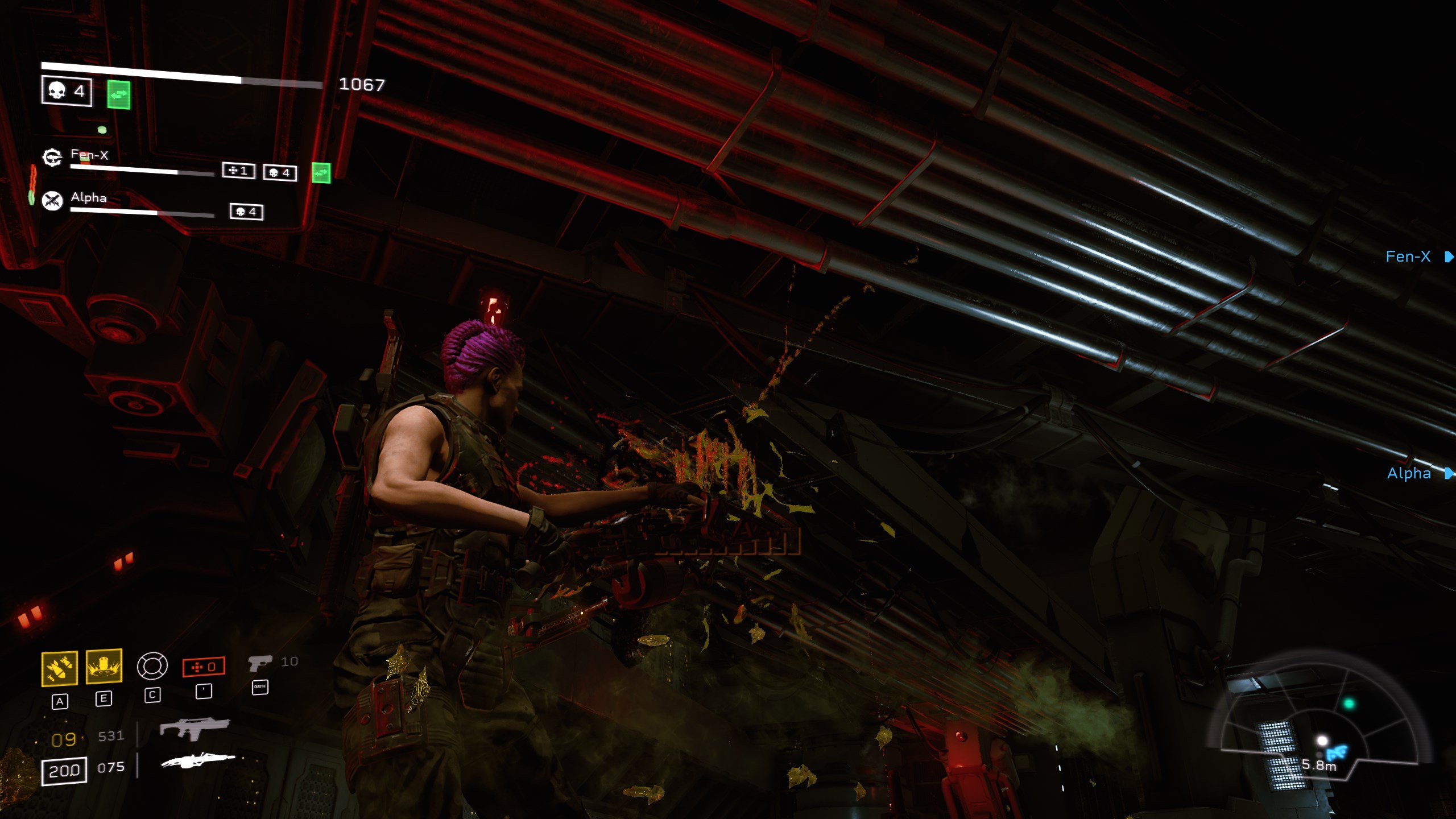Image resolution: width=1456 pixels, height=819 pixels.
Task: Choose the highlighted heavy weapon icon
Action: (x=198, y=760)
